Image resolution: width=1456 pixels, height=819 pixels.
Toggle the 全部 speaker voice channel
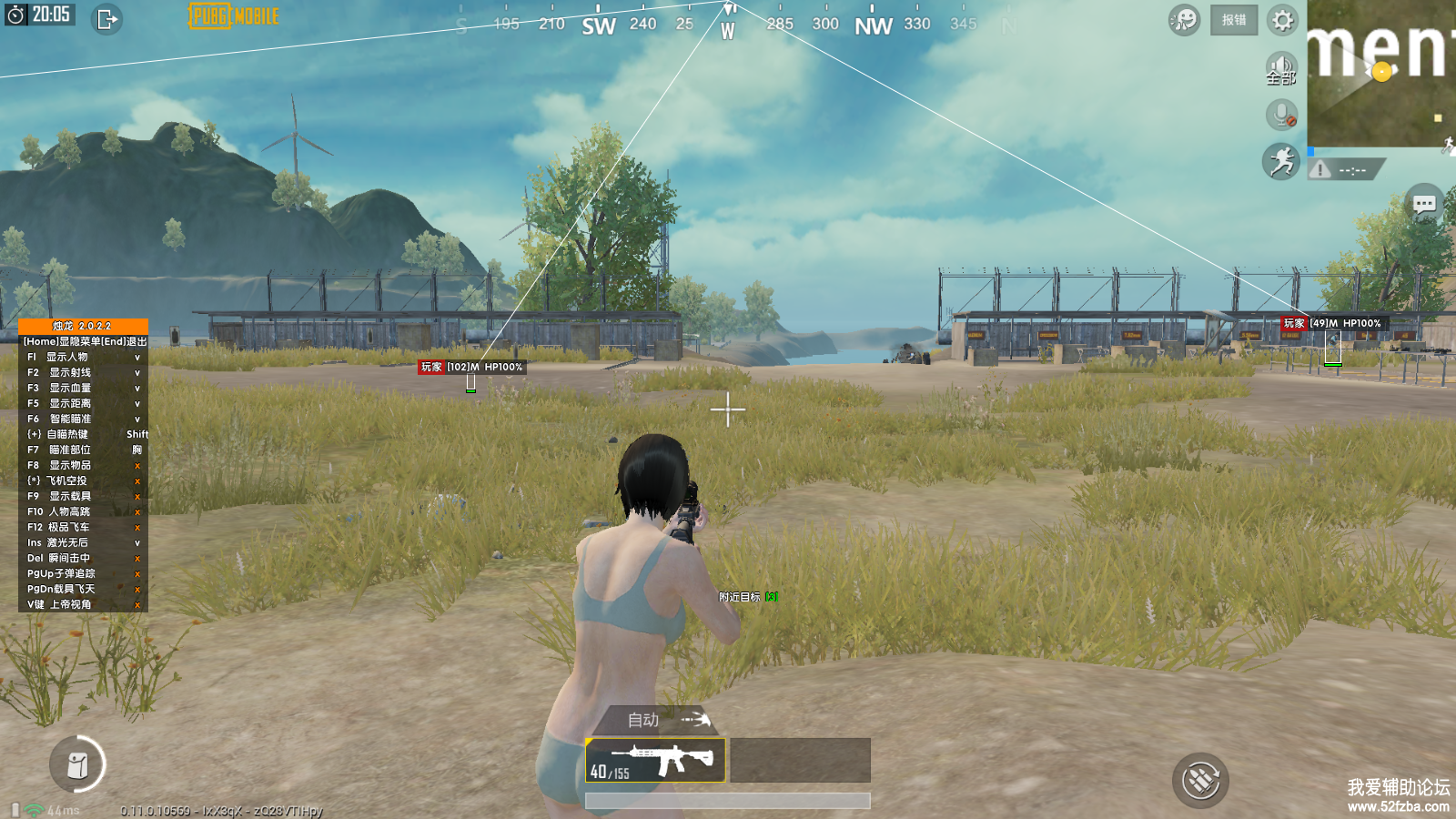(x=1281, y=68)
